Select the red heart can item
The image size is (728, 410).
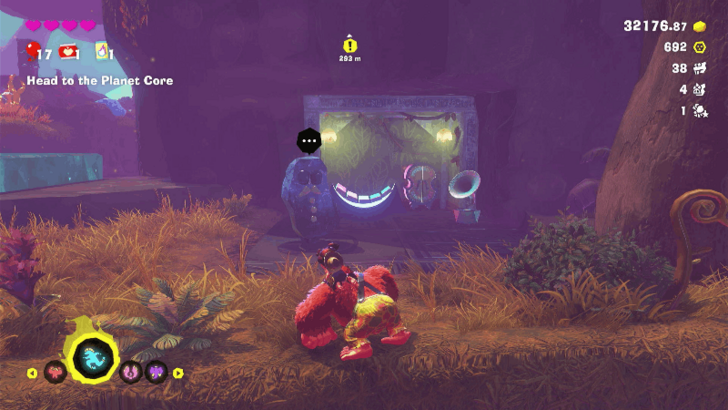68,51
